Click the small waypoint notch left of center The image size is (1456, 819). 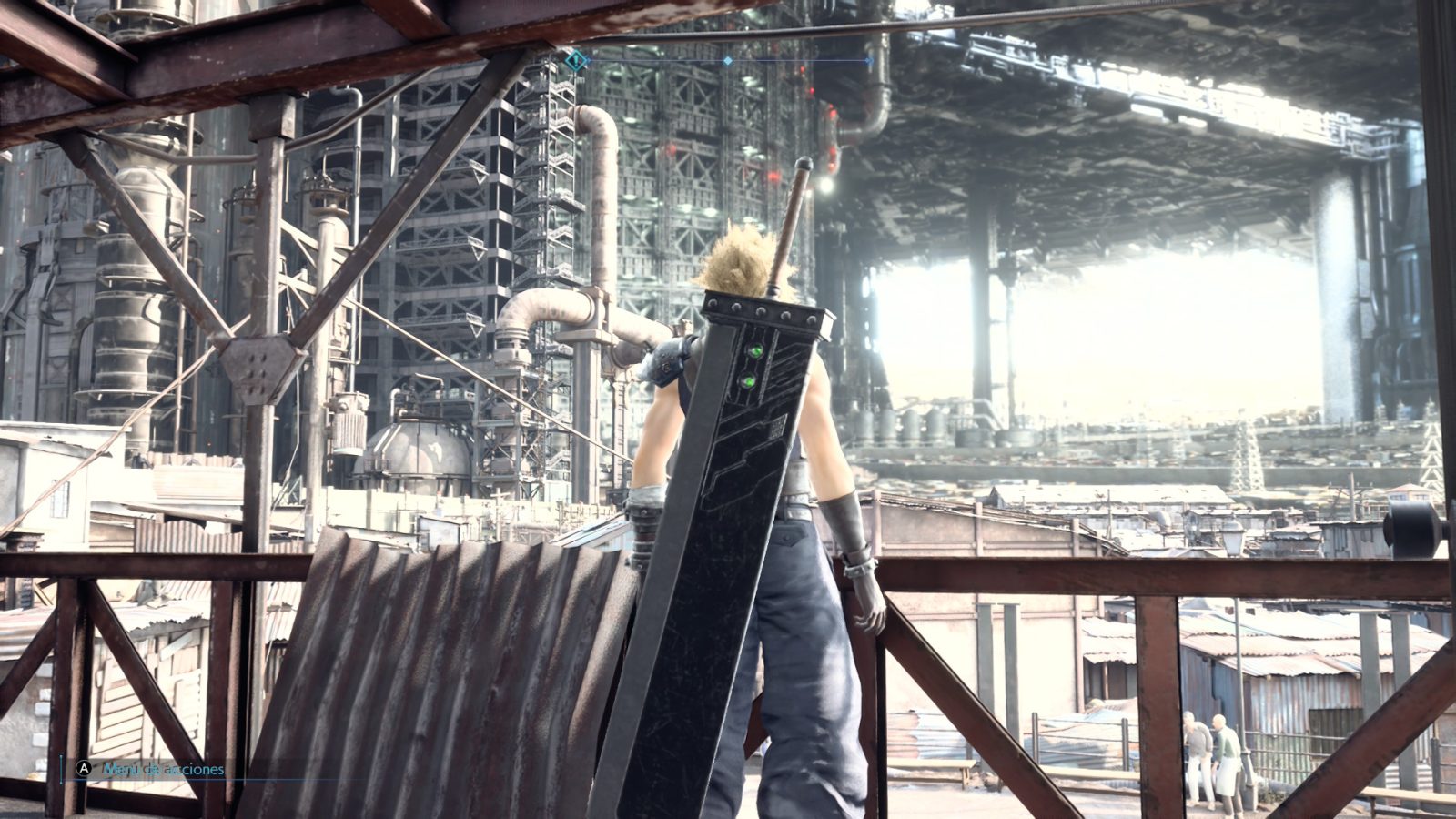588,60
